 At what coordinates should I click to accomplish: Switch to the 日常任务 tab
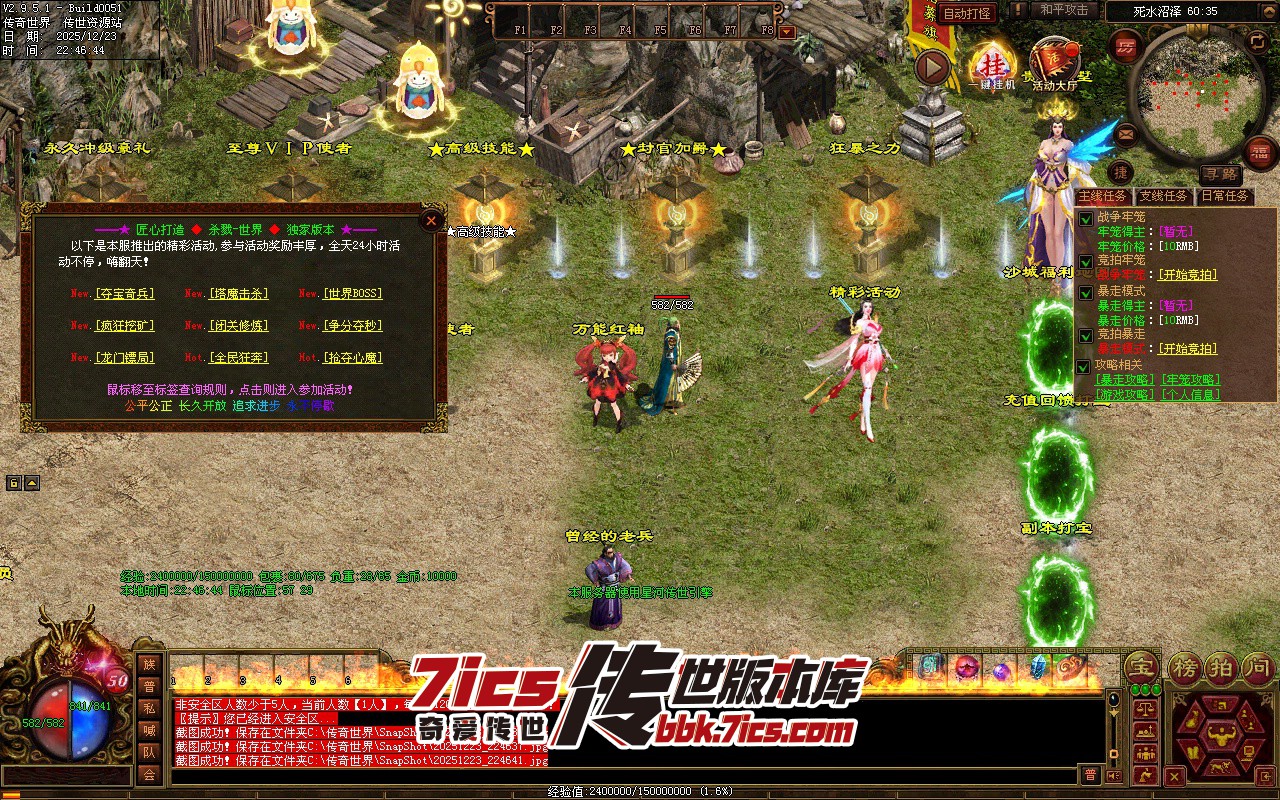[1224, 197]
